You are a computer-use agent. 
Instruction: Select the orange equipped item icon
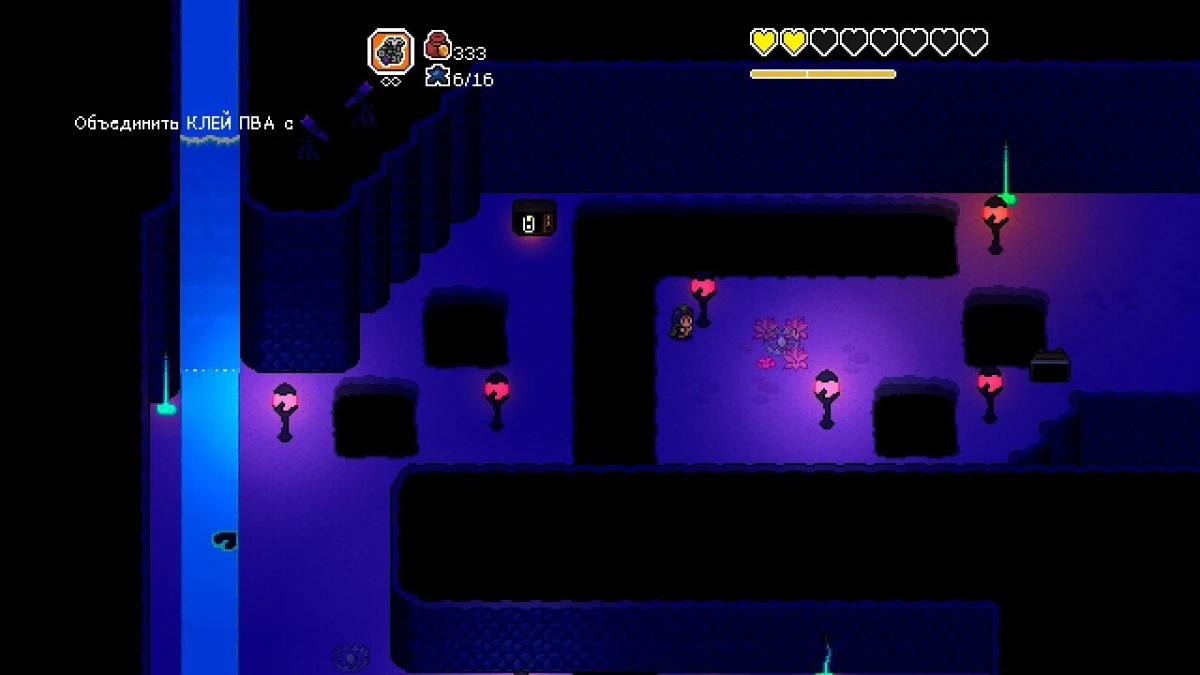(x=390, y=52)
